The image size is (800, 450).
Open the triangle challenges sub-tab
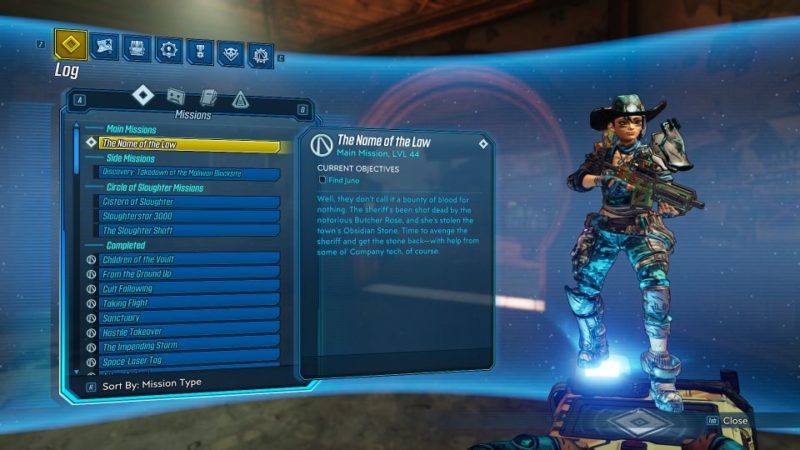point(240,99)
